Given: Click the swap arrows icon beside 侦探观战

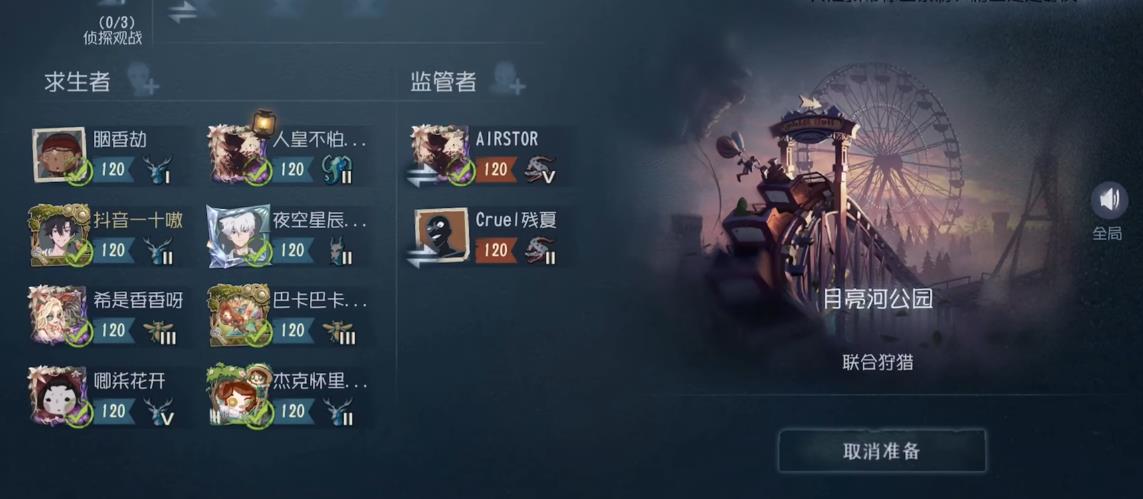Looking at the screenshot, I should click(182, 12).
